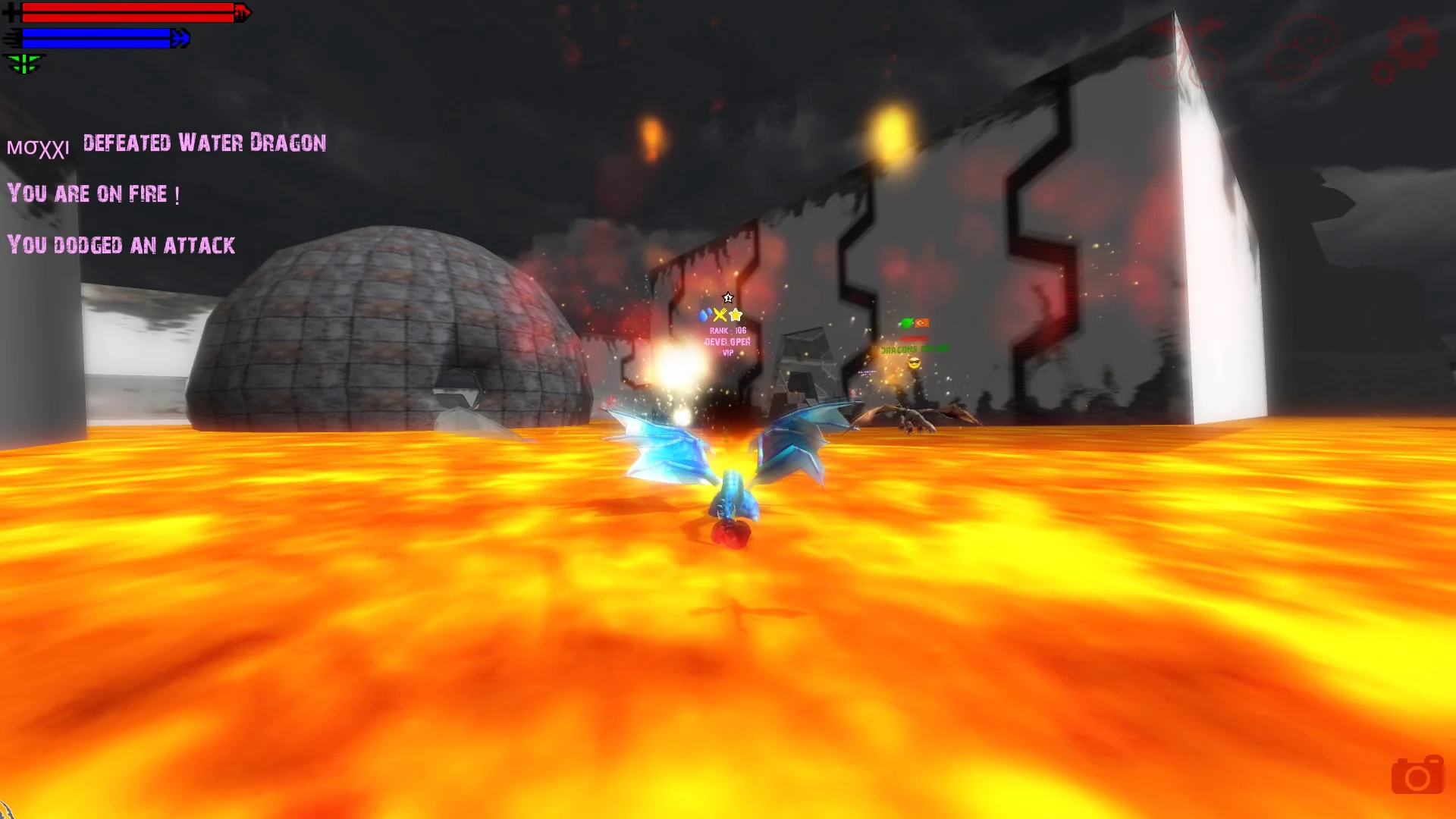This screenshot has width=1456, height=819.
Task: Select the DEVELOPER title label
Action: click(x=726, y=342)
